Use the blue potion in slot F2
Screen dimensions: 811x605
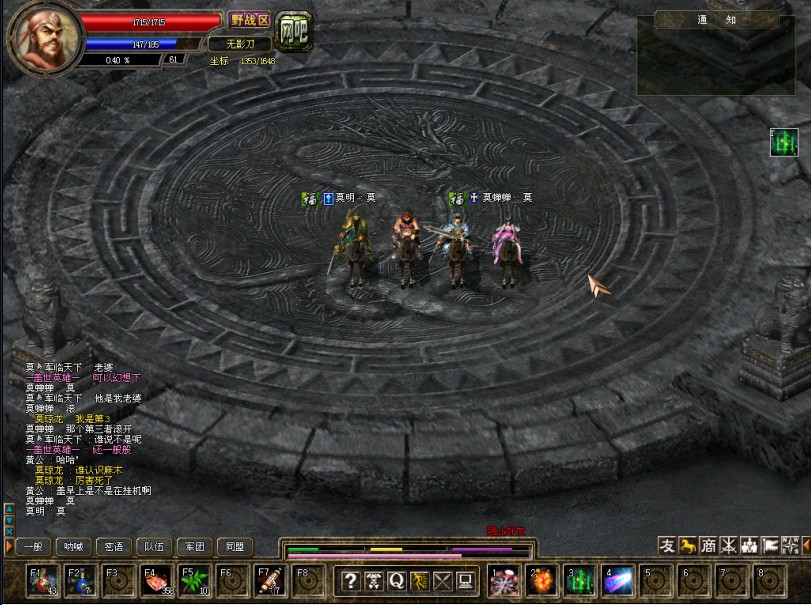tap(81, 581)
